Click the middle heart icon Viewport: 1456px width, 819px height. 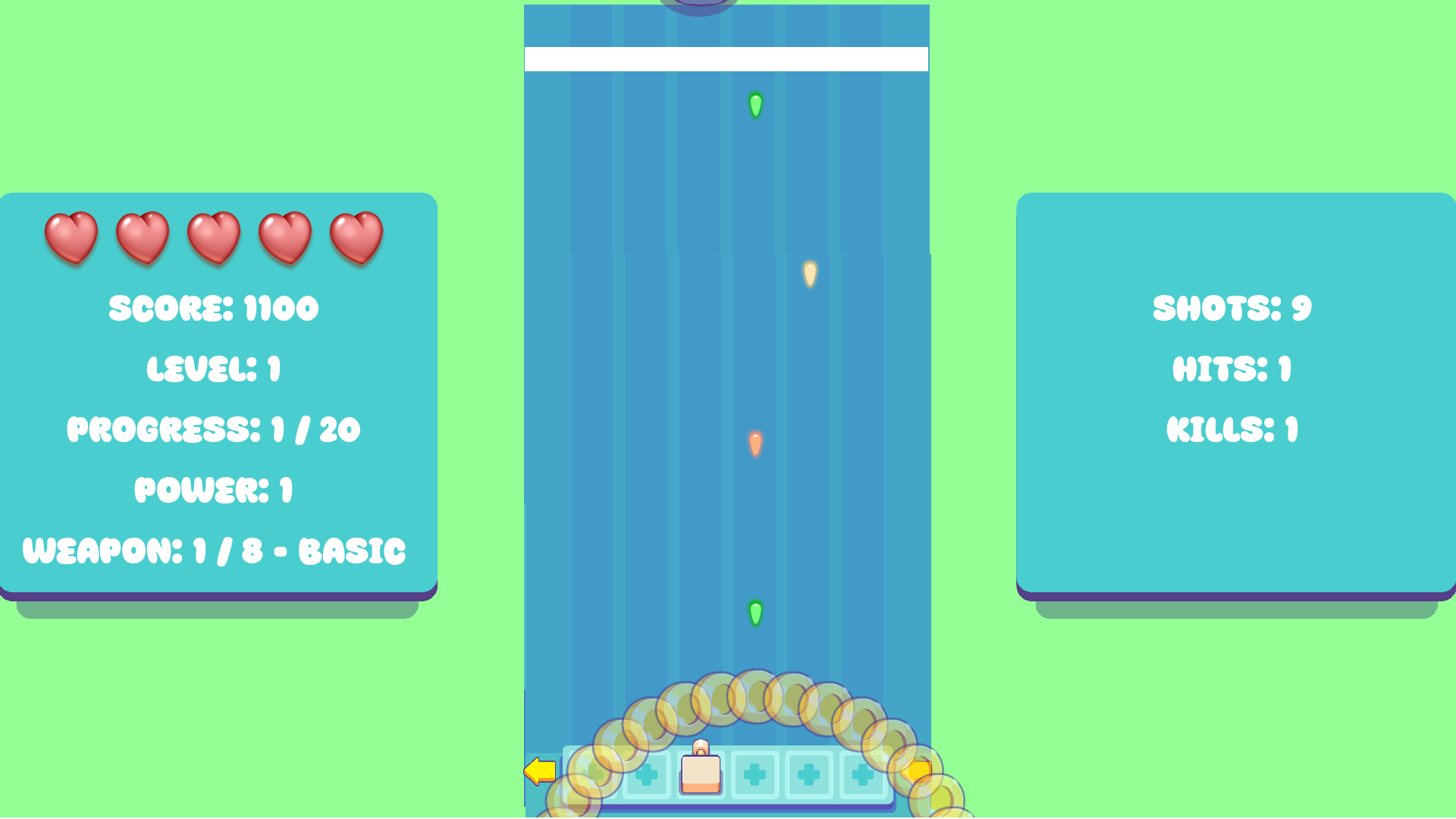click(213, 239)
